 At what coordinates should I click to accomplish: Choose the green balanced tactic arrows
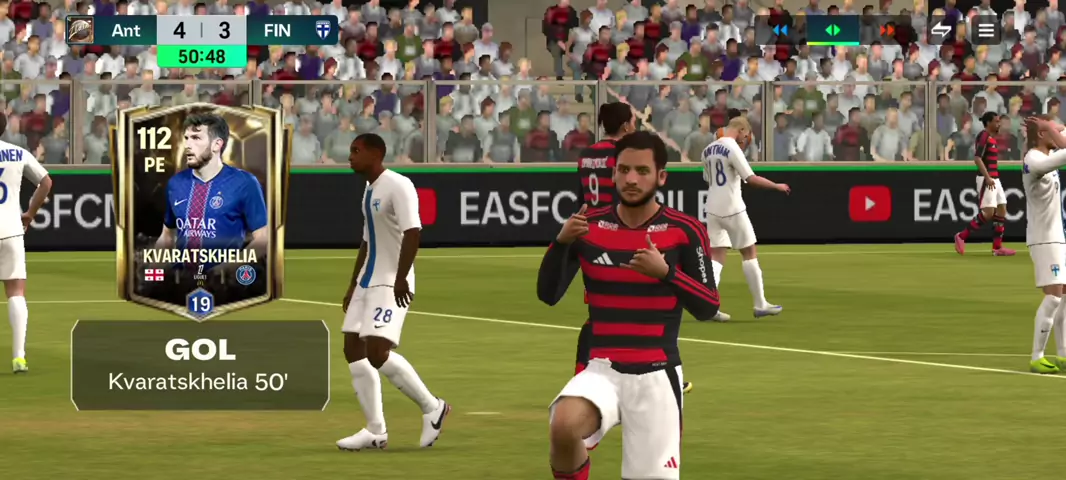point(832,30)
